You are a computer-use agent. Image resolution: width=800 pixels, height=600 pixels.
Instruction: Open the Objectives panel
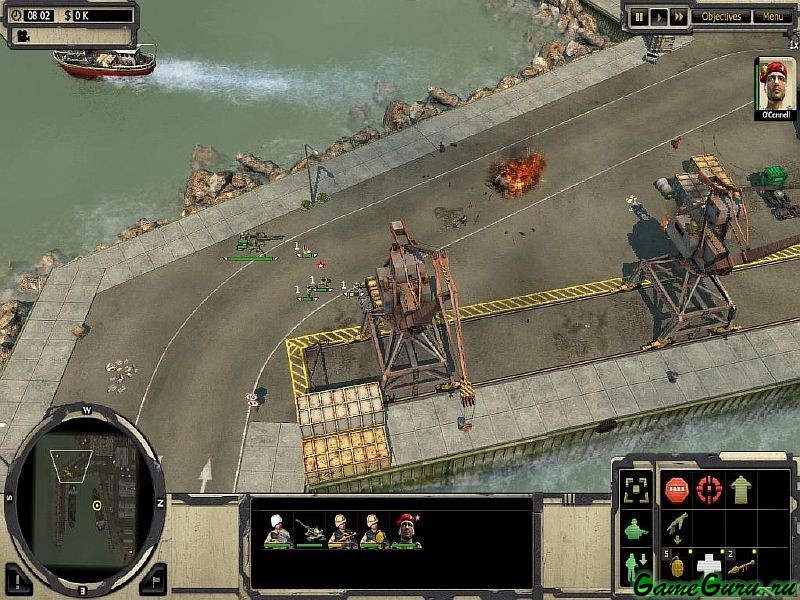(x=721, y=16)
